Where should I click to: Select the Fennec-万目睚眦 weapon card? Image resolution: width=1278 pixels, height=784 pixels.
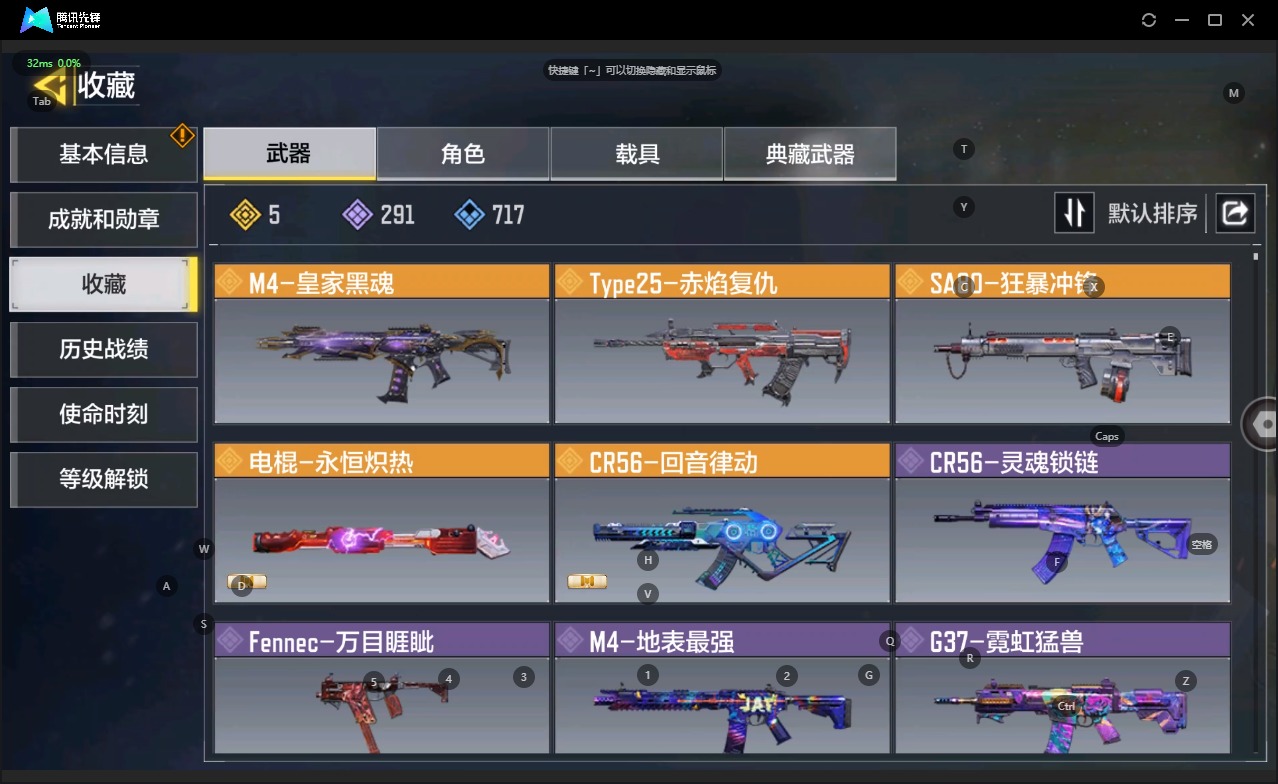coord(382,690)
